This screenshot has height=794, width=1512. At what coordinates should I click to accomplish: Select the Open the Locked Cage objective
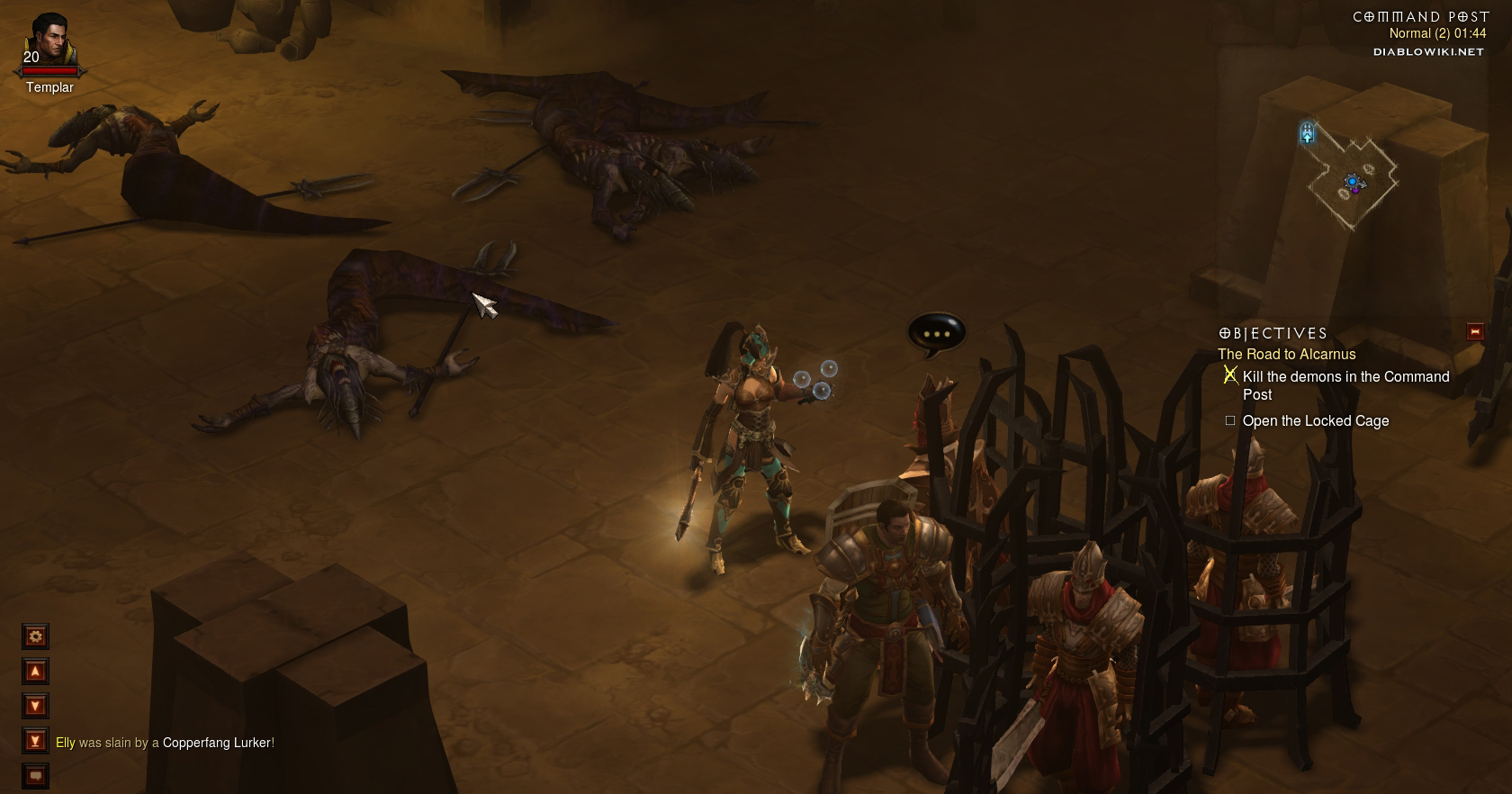(1315, 421)
